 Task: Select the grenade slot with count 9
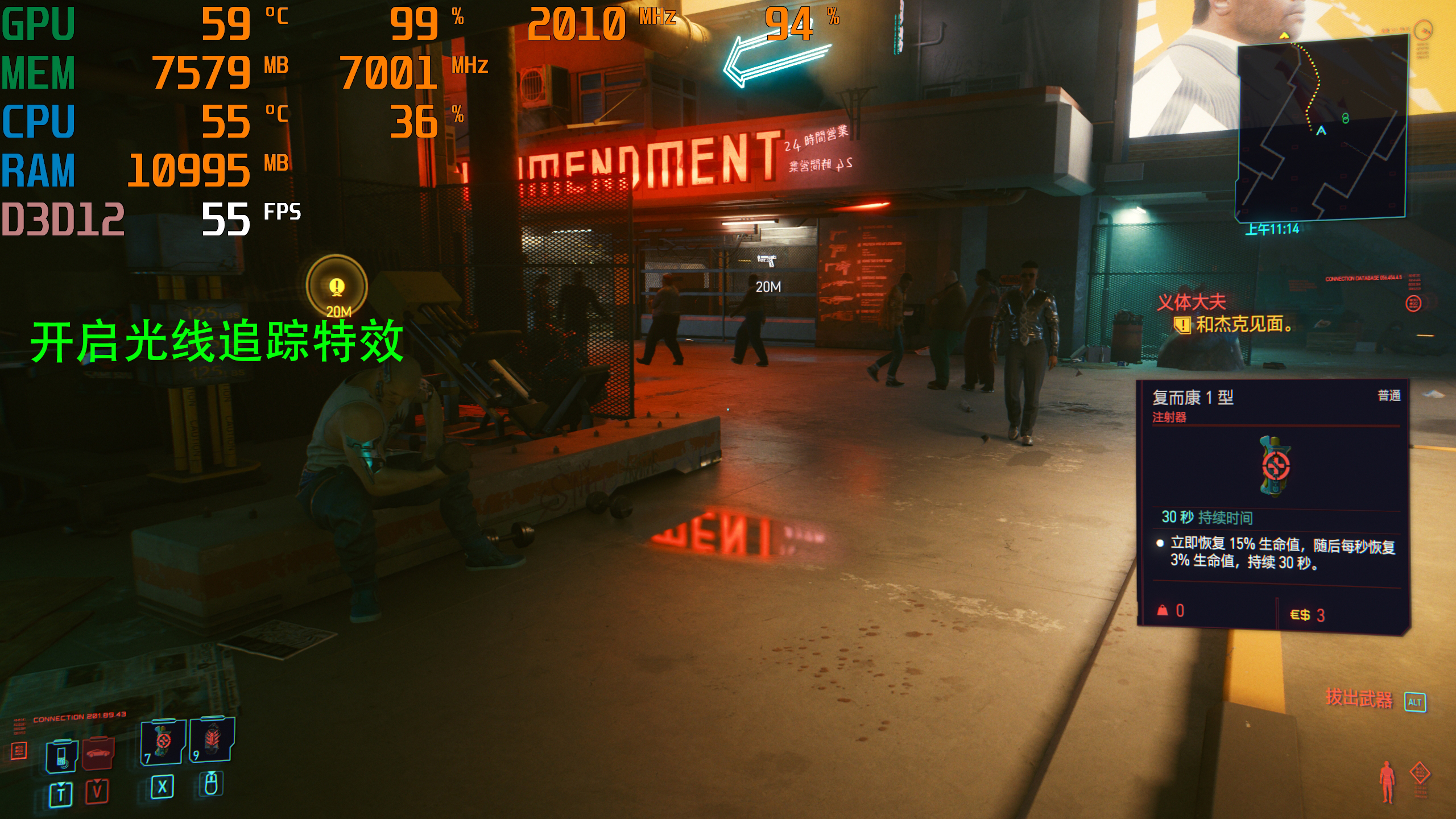pyautogui.click(x=212, y=739)
